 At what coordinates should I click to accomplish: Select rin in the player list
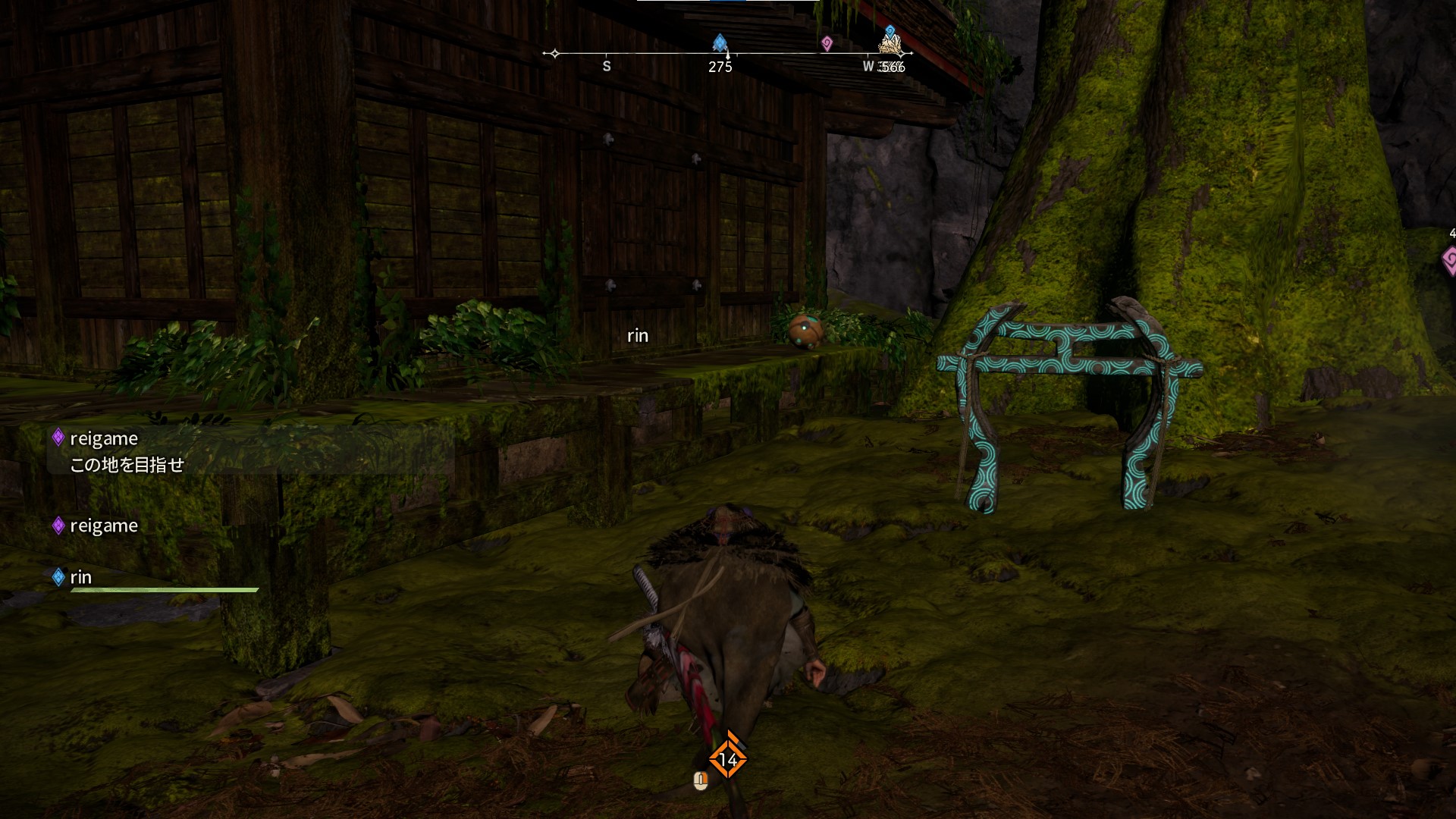80,578
